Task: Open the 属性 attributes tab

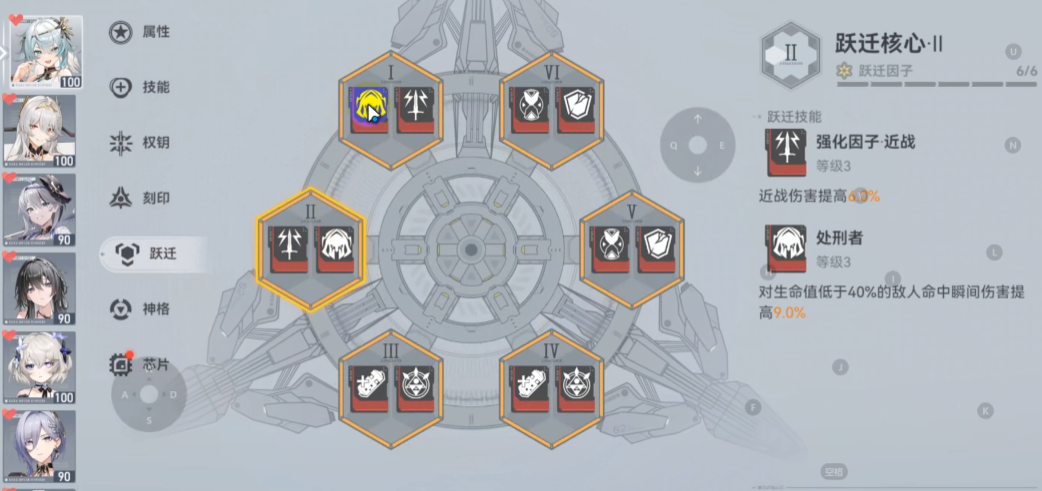Action: [141, 33]
